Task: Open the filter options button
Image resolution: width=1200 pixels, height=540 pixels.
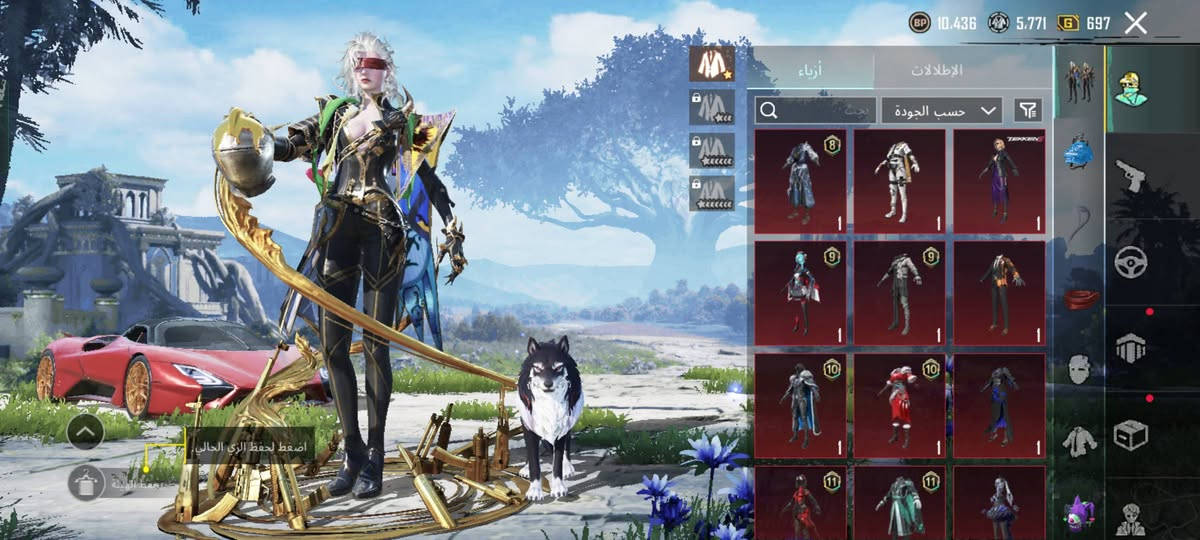Action: pyautogui.click(x=1027, y=110)
